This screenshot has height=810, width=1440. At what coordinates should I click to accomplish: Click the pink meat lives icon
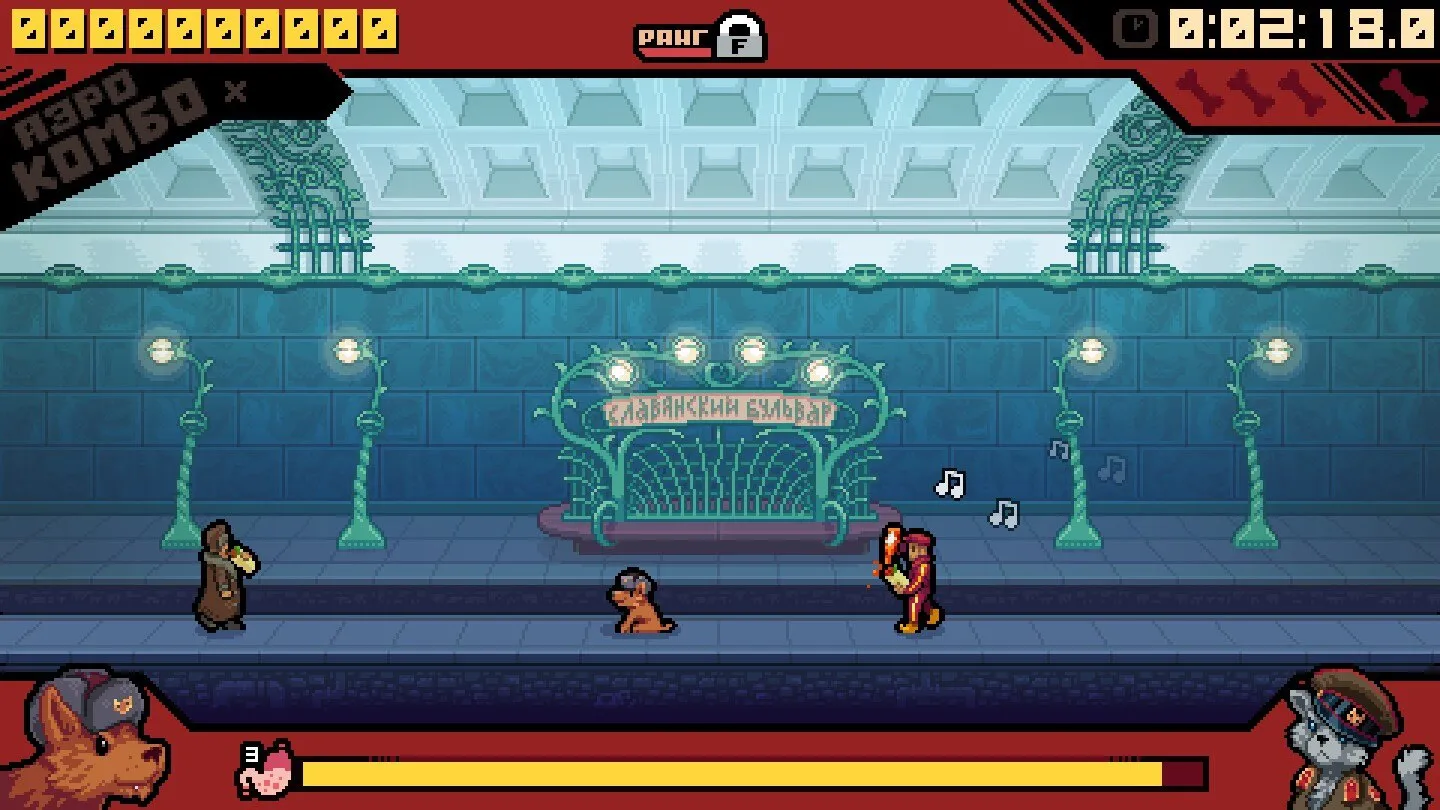[x=266, y=772]
